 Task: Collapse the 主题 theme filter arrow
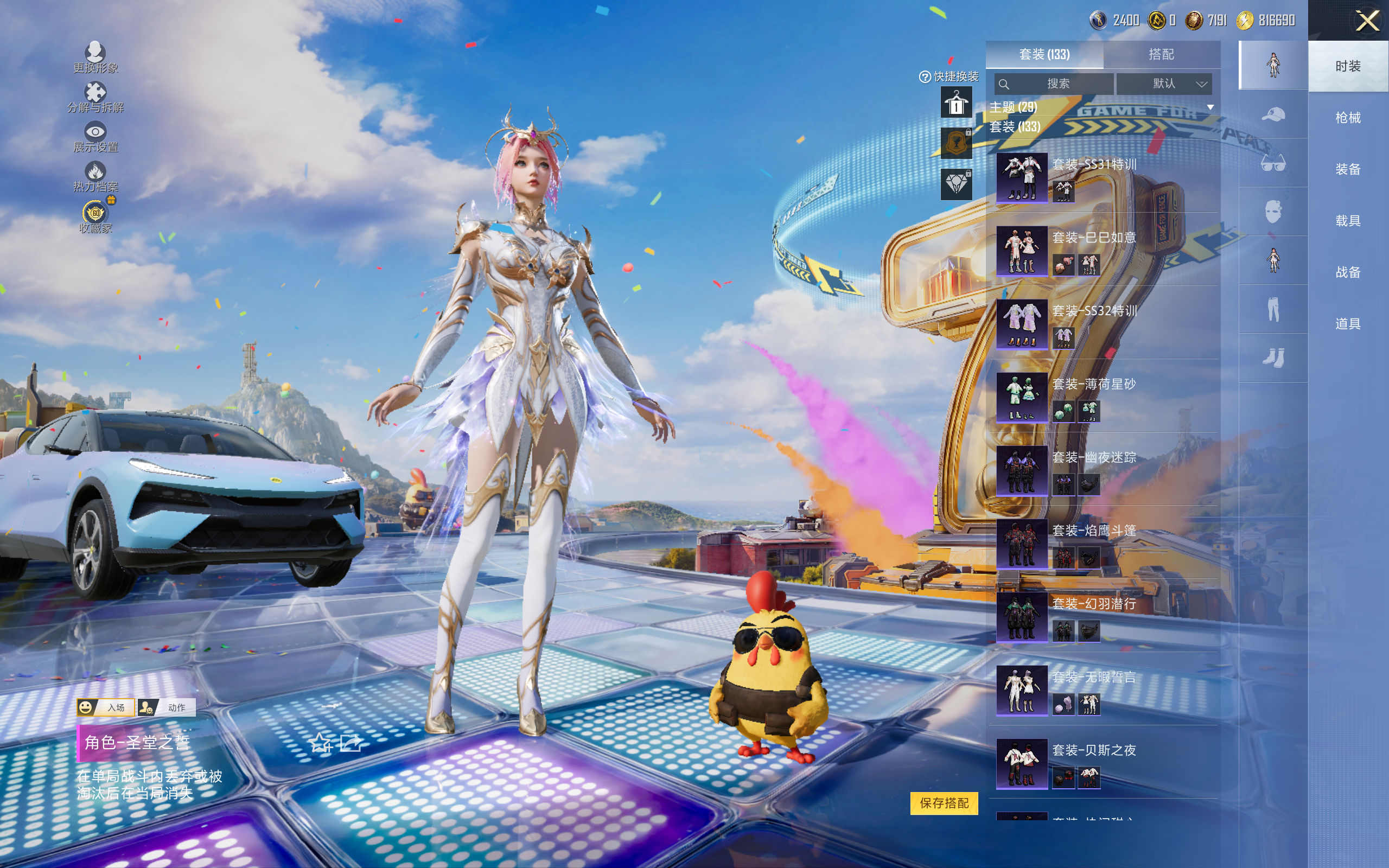tap(1210, 107)
